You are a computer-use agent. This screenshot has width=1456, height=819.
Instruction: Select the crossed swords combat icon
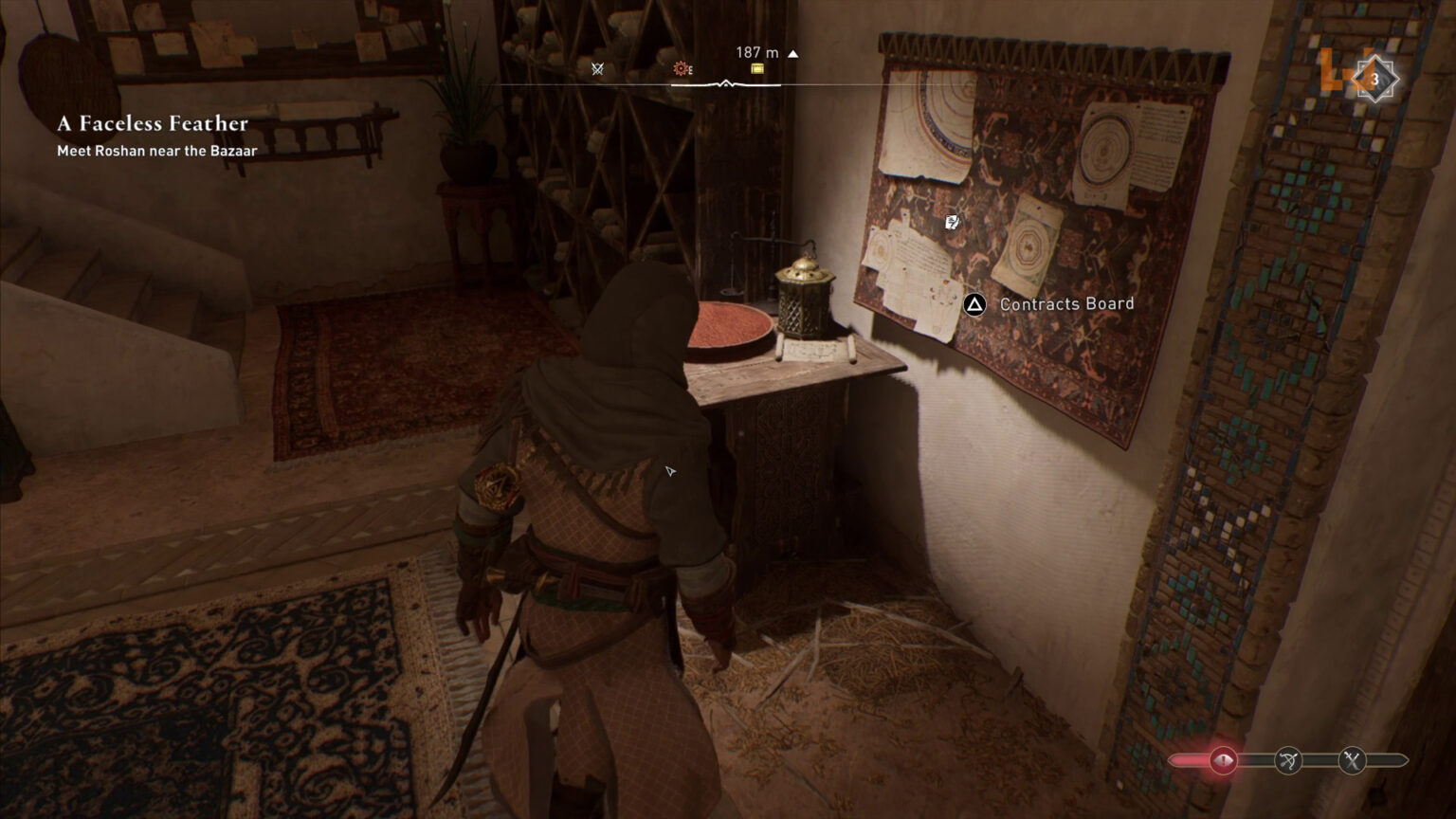tap(1353, 760)
